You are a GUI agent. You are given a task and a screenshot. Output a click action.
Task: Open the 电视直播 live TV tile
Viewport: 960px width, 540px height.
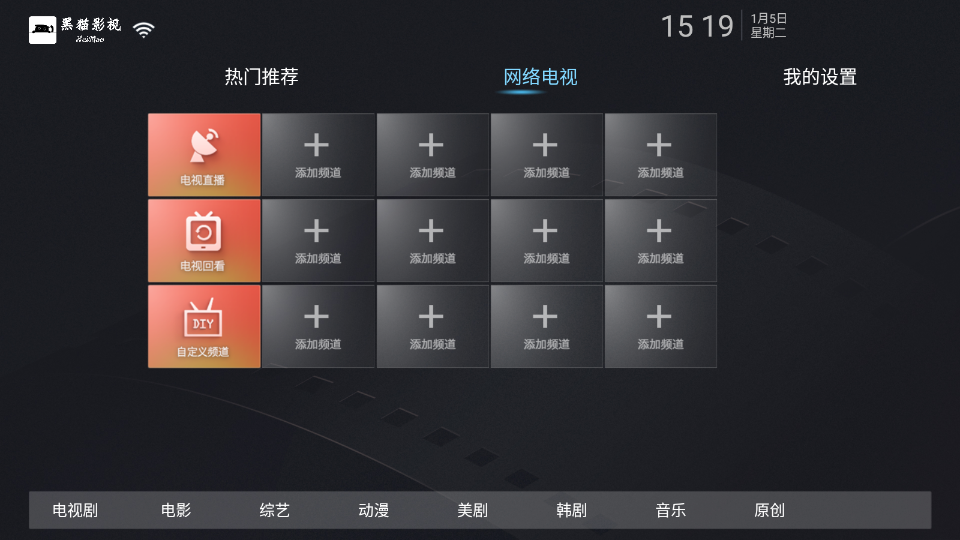[204, 155]
